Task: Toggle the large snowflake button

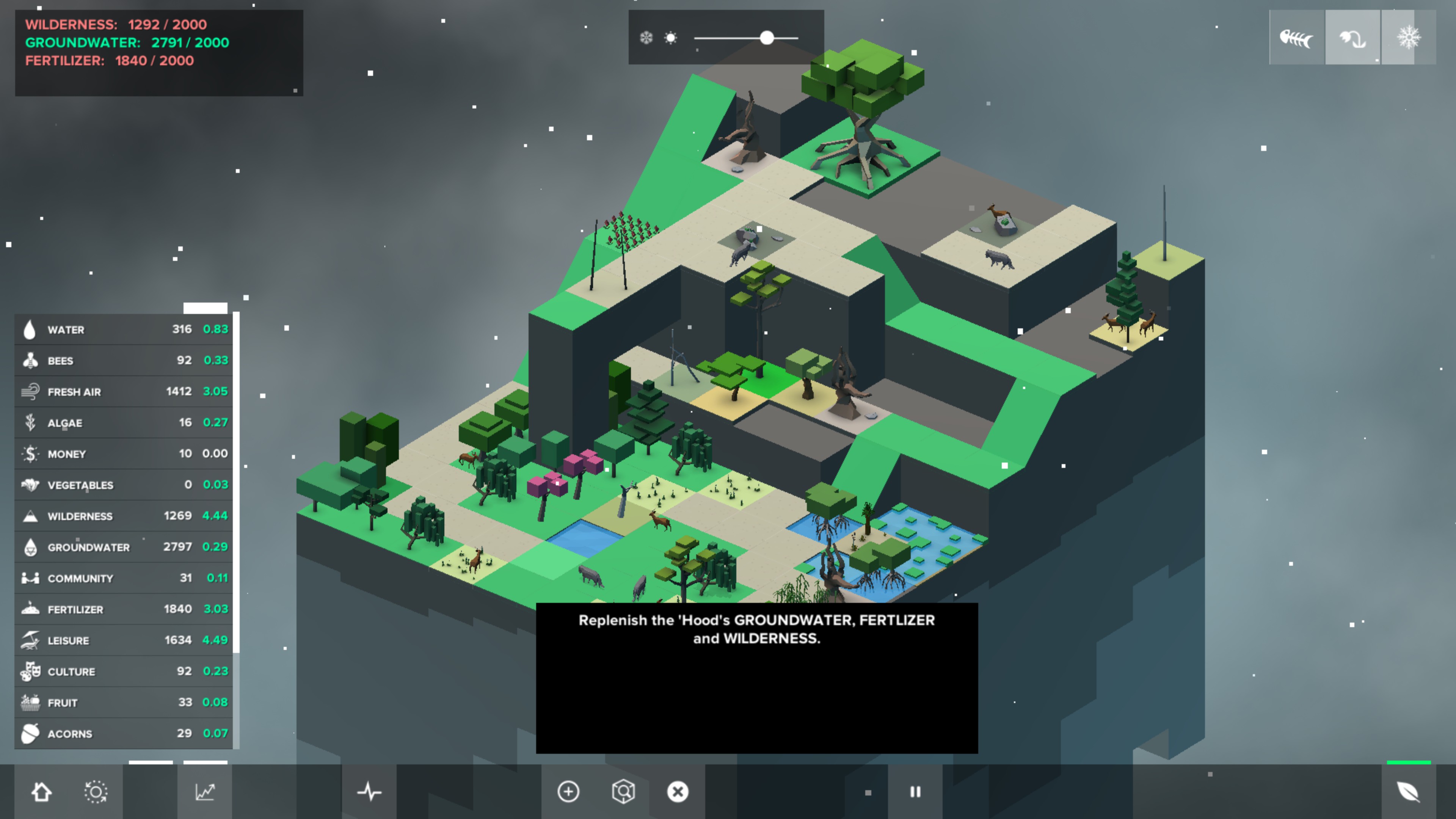Action: (1408, 38)
